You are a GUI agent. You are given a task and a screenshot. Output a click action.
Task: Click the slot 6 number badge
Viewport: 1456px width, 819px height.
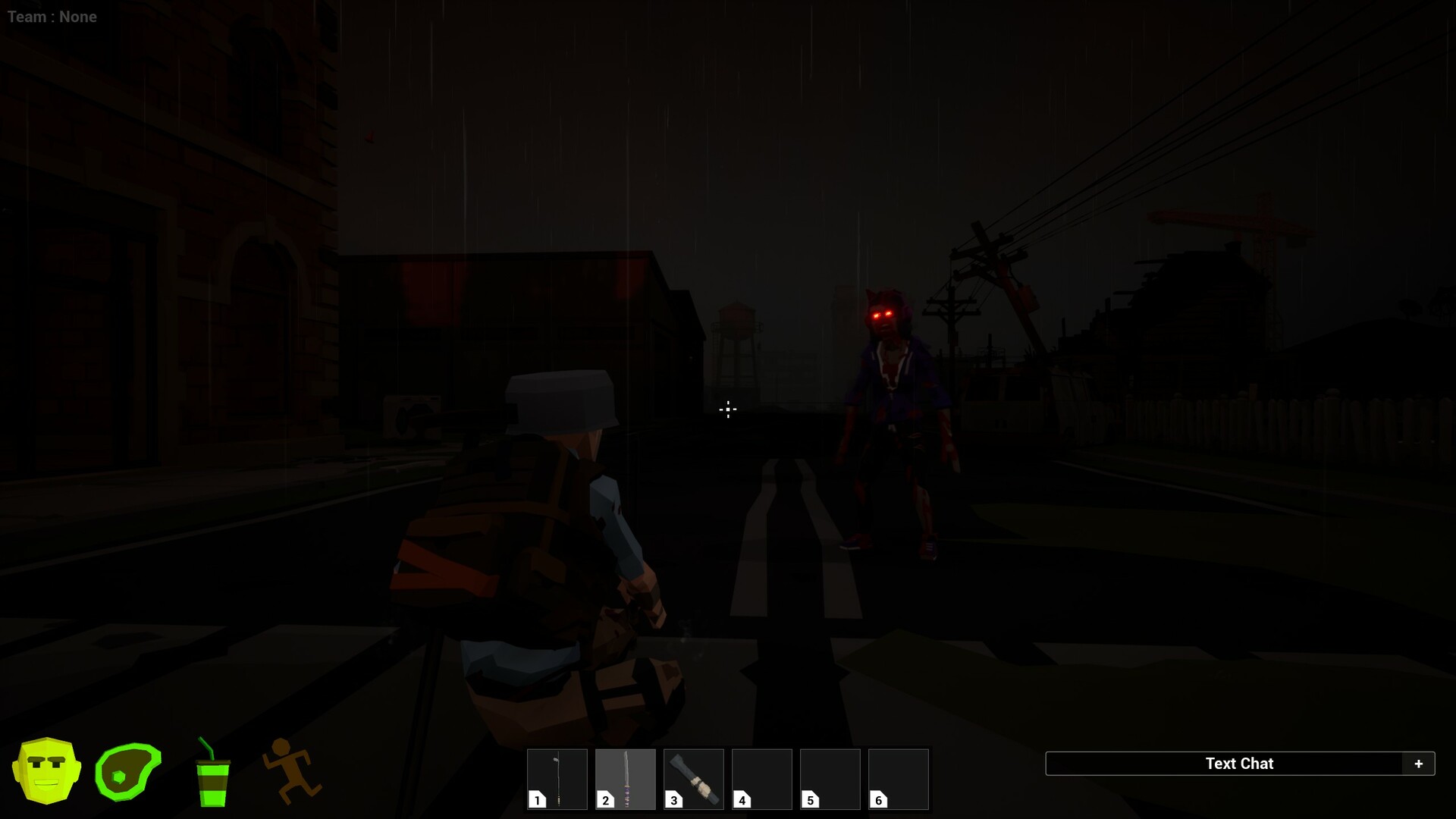(x=878, y=799)
